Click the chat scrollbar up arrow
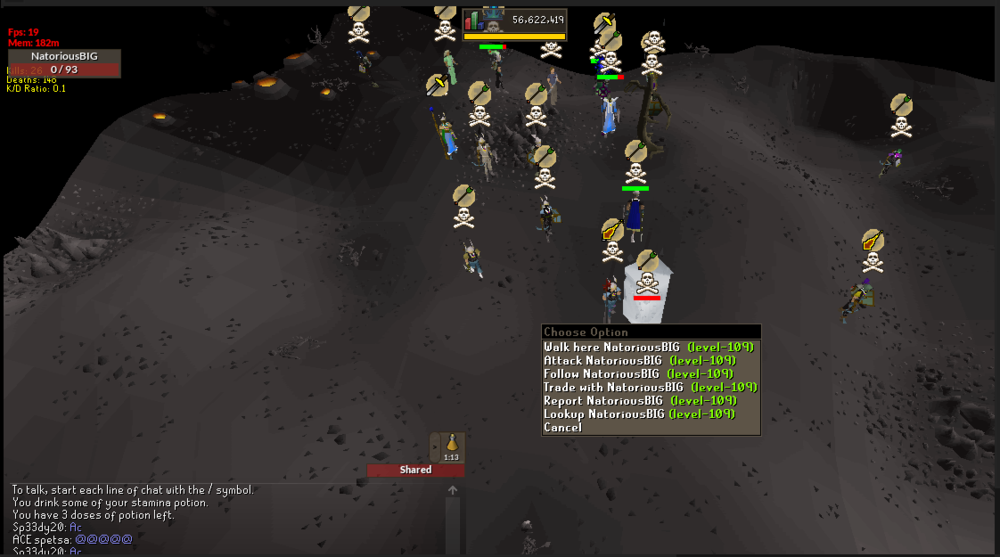 pos(453,490)
